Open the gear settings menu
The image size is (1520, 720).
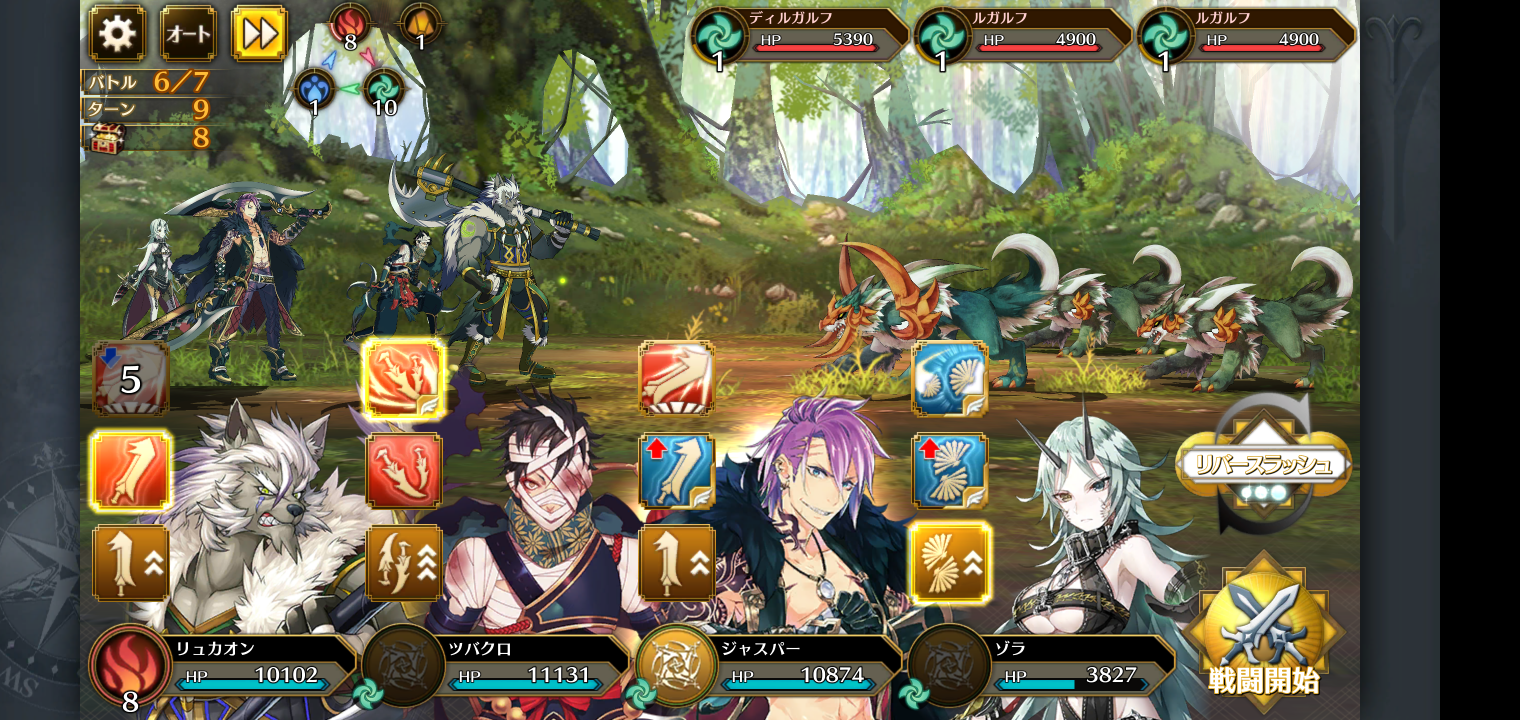(117, 34)
